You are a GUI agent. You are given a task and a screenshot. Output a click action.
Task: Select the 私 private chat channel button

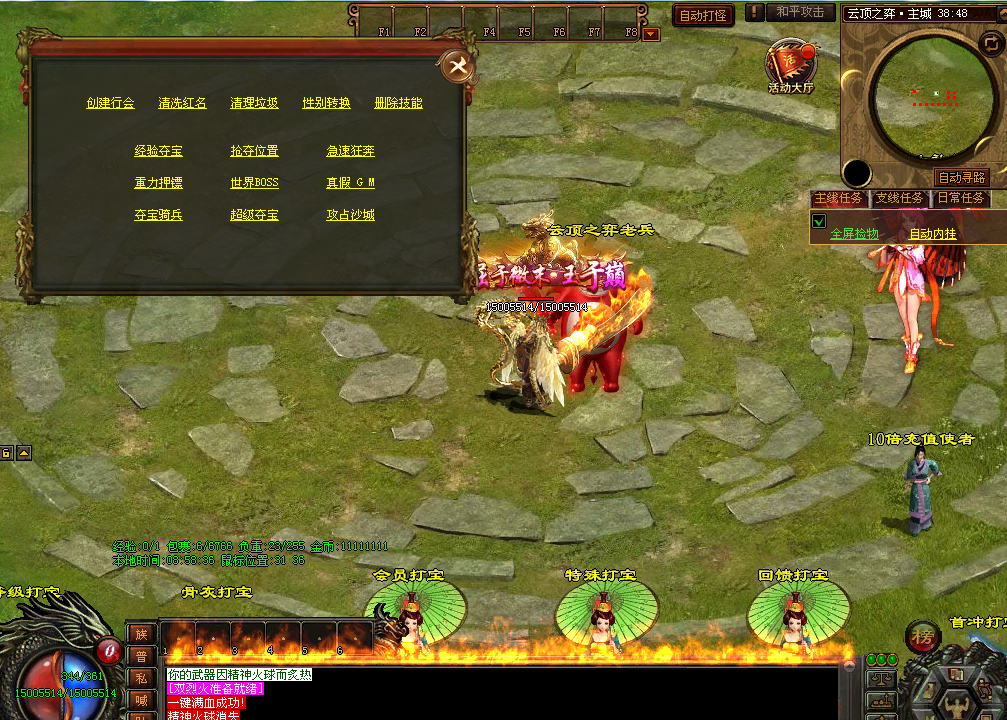coord(141,678)
